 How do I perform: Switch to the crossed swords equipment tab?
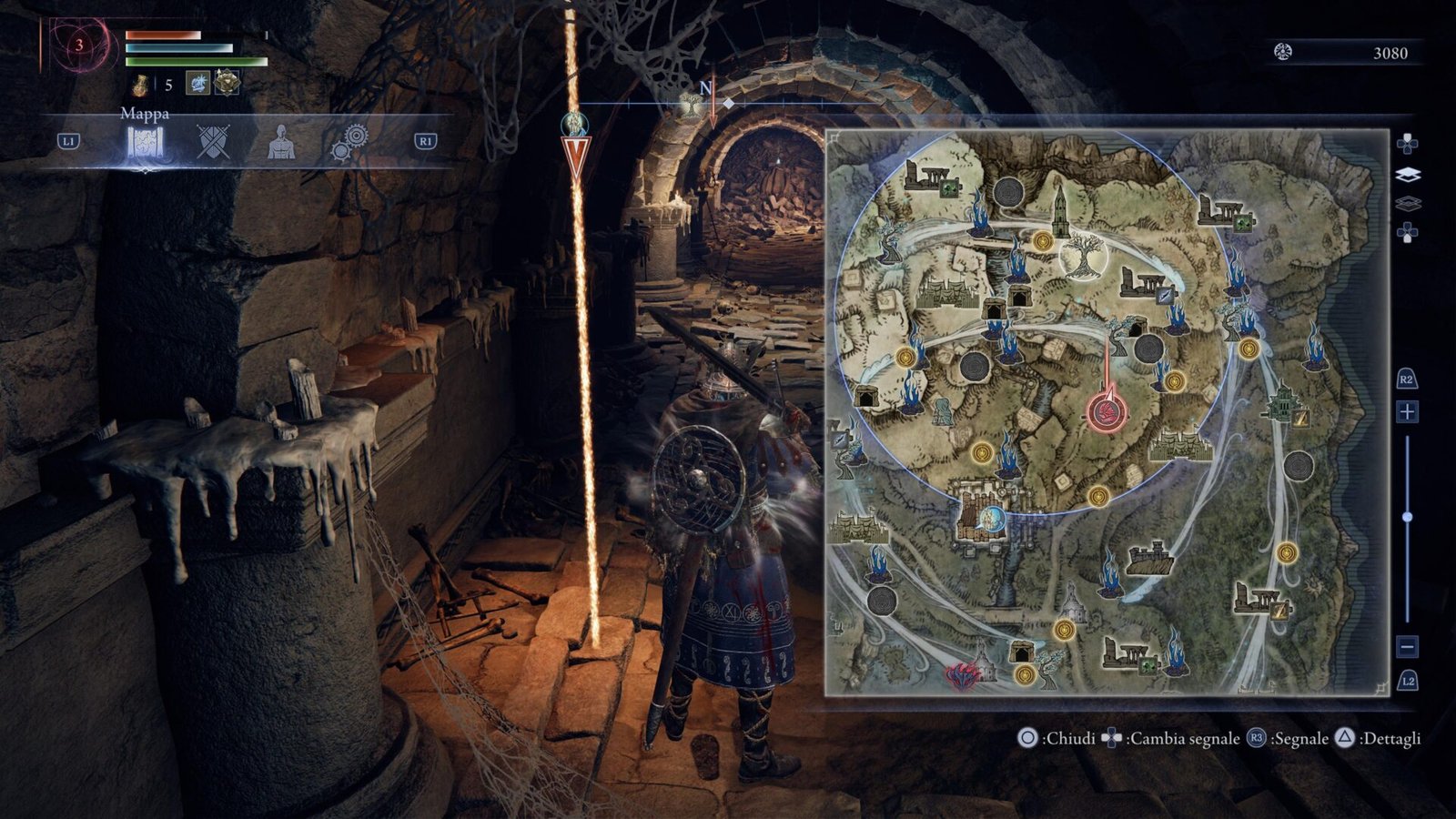click(214, 142)
